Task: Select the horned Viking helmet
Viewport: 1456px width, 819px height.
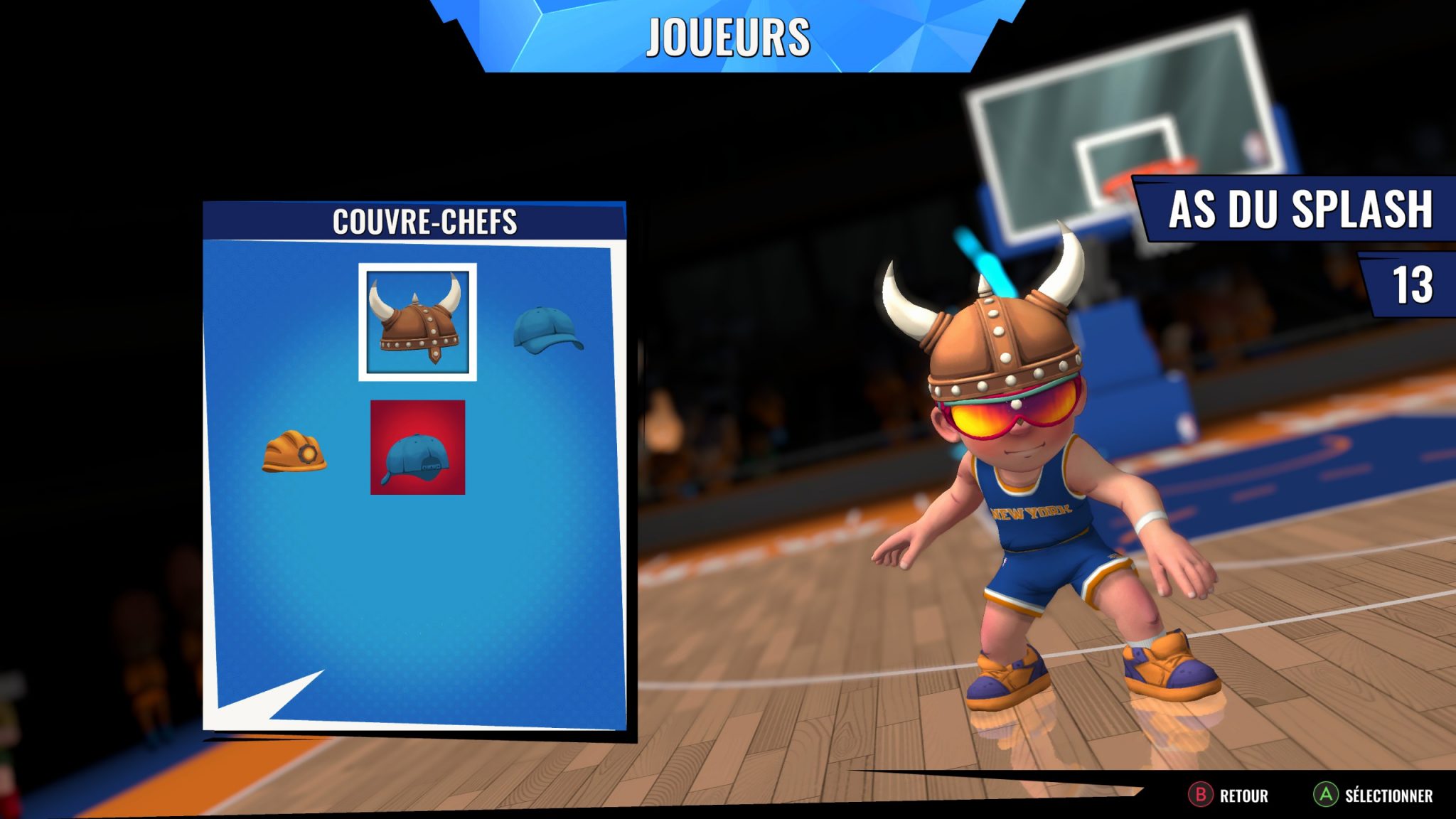Action: (417, 322)
